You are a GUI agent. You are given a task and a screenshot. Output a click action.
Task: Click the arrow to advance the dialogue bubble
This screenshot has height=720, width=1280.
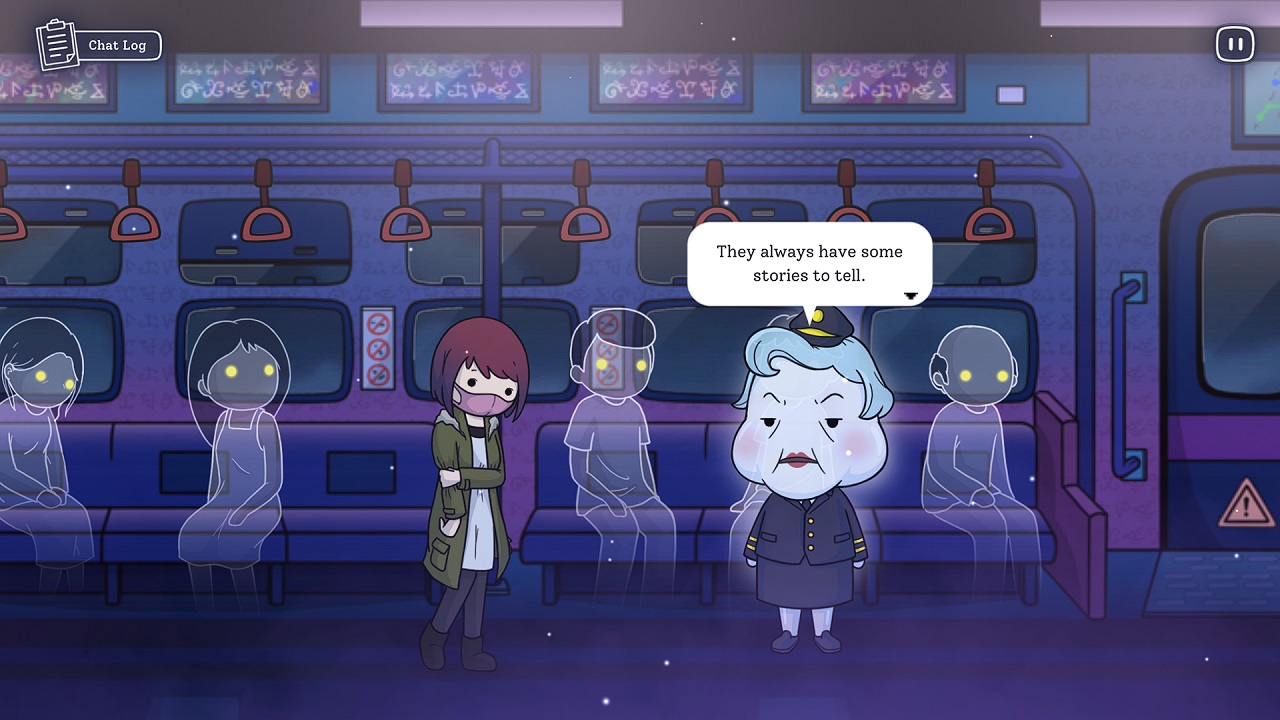[910, 295]
